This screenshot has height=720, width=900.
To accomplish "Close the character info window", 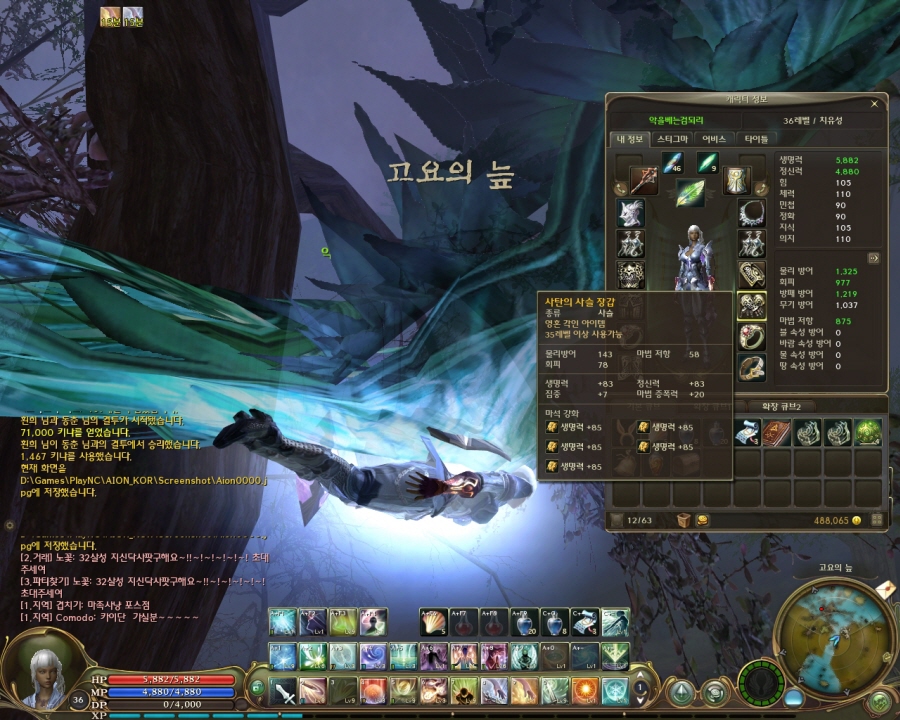I will coord(874,103).
